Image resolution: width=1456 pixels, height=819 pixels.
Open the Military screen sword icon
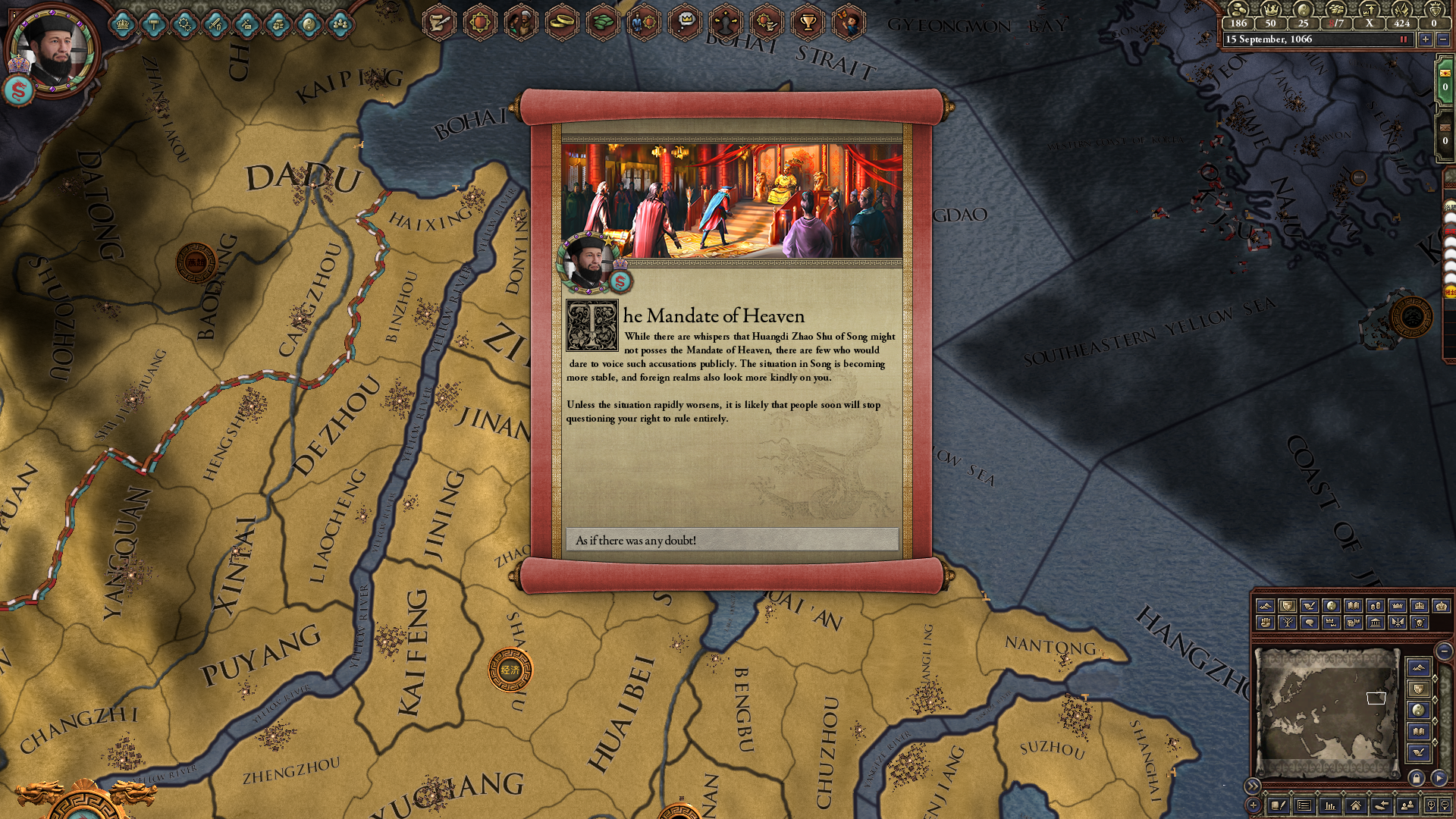coord(215,24)
